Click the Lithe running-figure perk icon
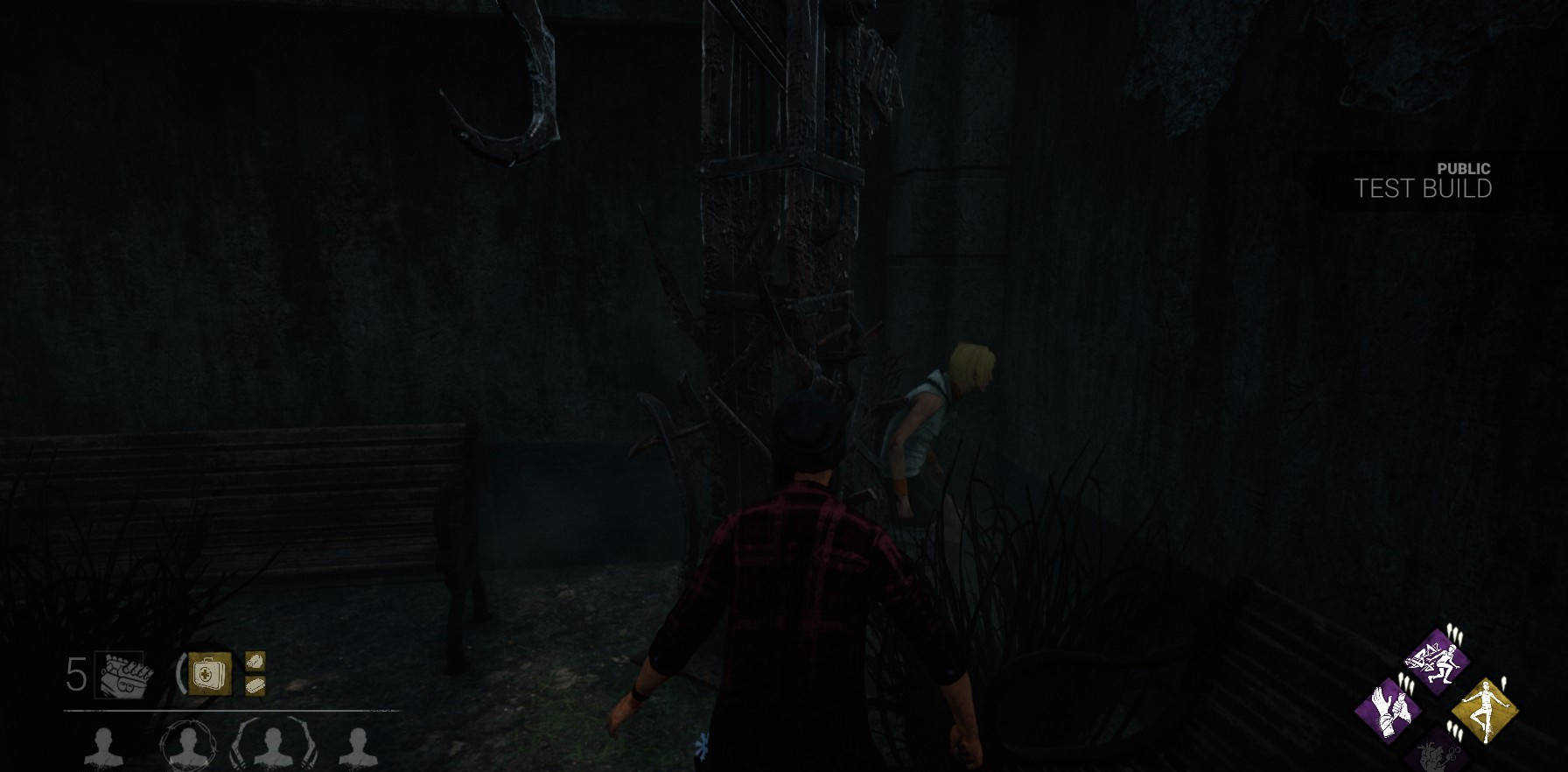Screen dimensions: 1568x772 tap(1439, 659)
